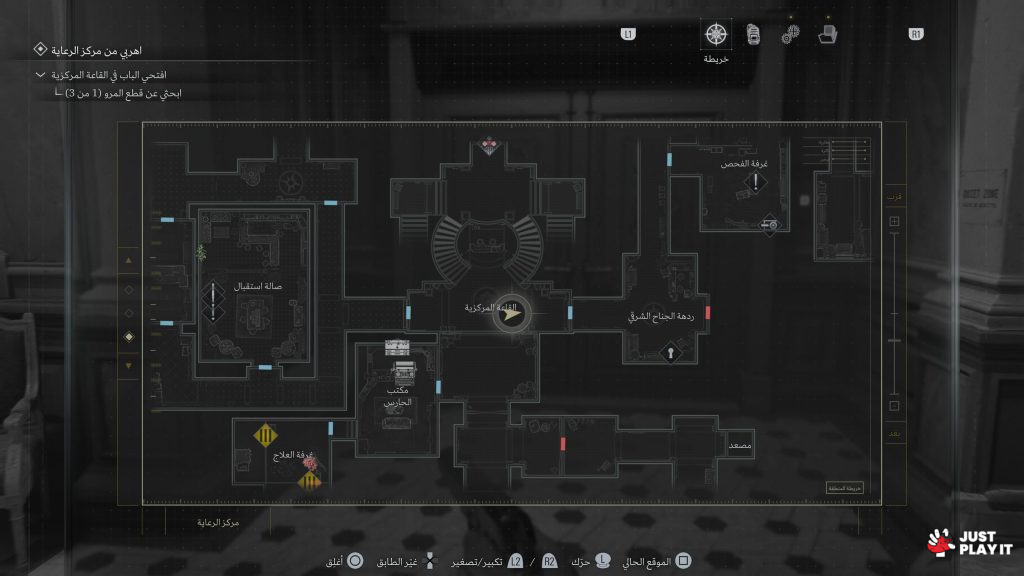Zoom in using the plus box
This screenshot has height=576, width=1024.
894,222
